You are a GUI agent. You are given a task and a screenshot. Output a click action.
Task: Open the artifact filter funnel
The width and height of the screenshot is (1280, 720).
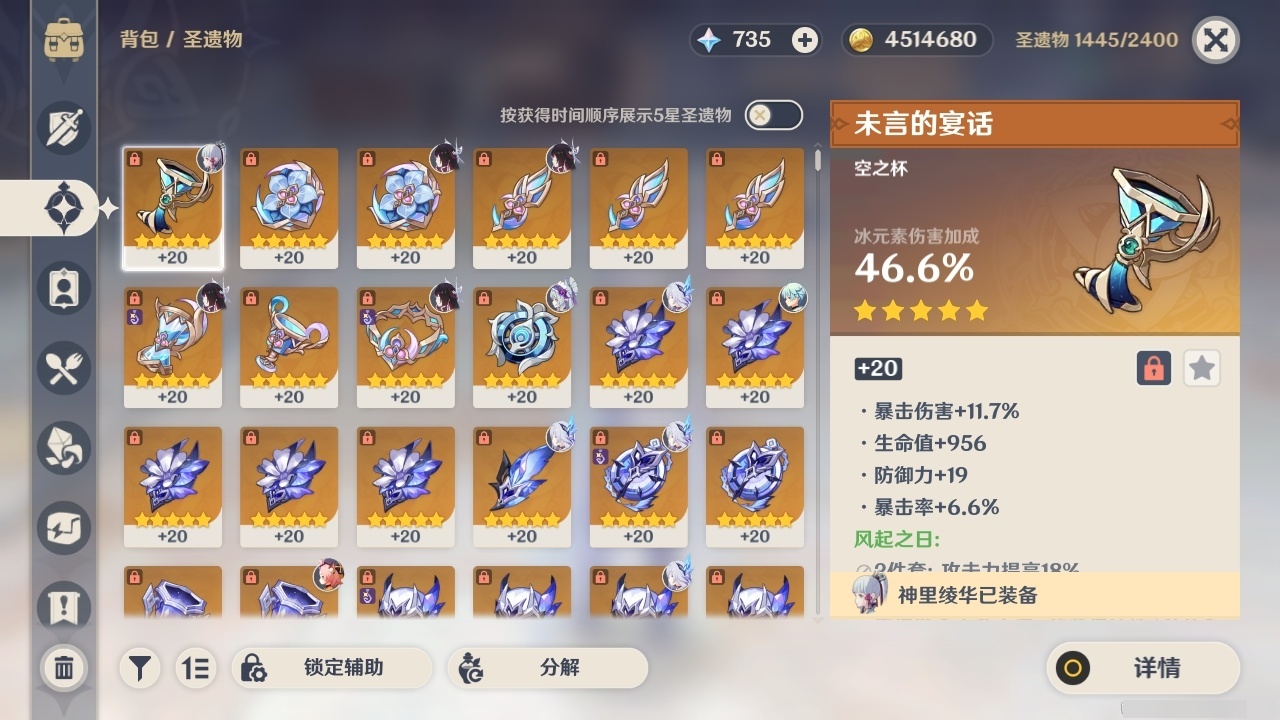pyautogui.click(x=140, y=668)
